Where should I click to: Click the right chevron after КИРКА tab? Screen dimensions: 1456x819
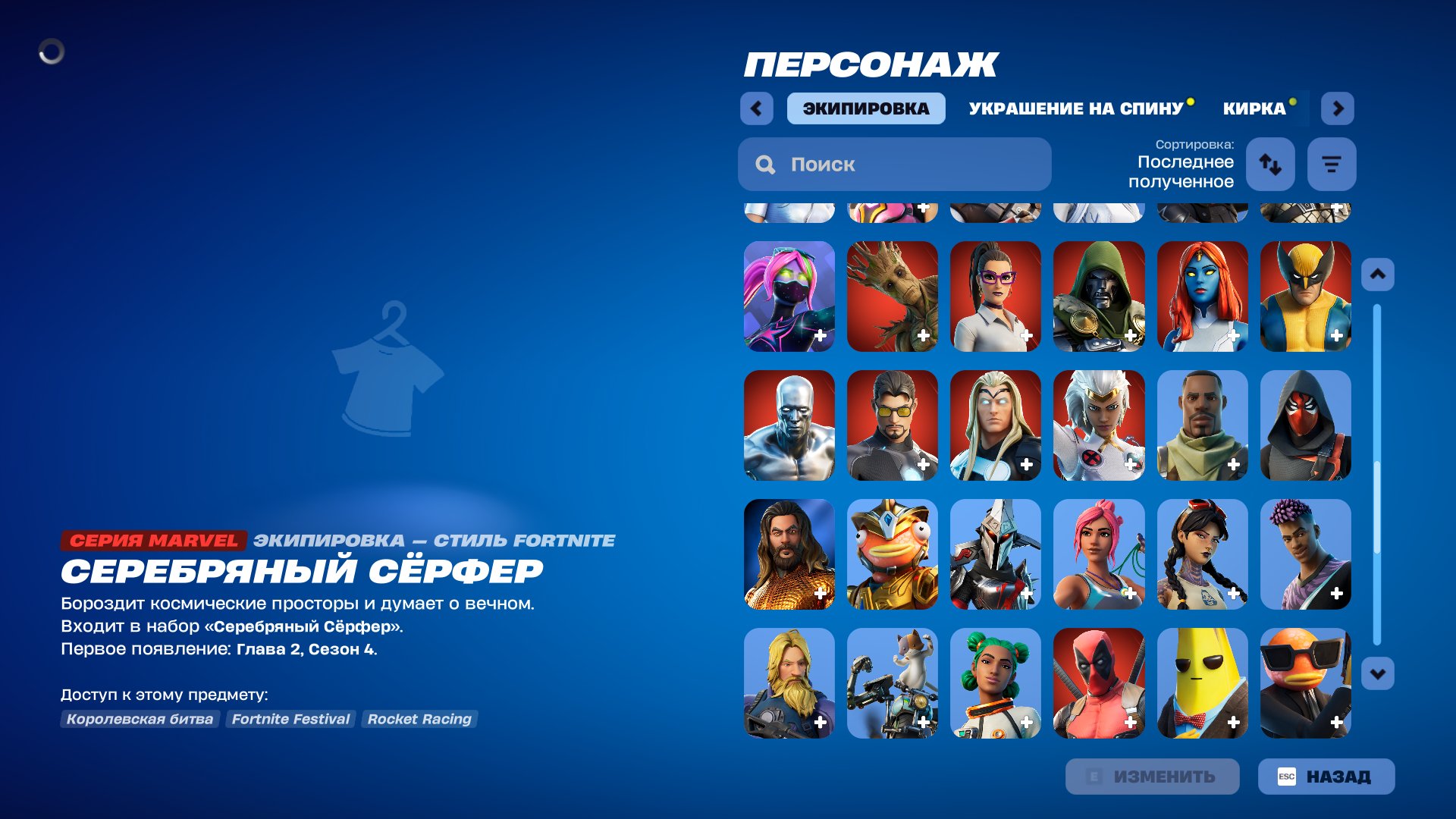coord(1338,108)
